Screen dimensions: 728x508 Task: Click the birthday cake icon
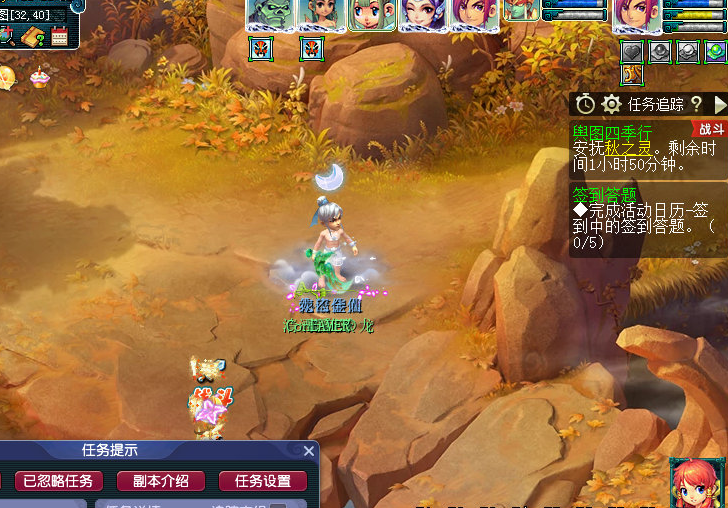(39, 76)
